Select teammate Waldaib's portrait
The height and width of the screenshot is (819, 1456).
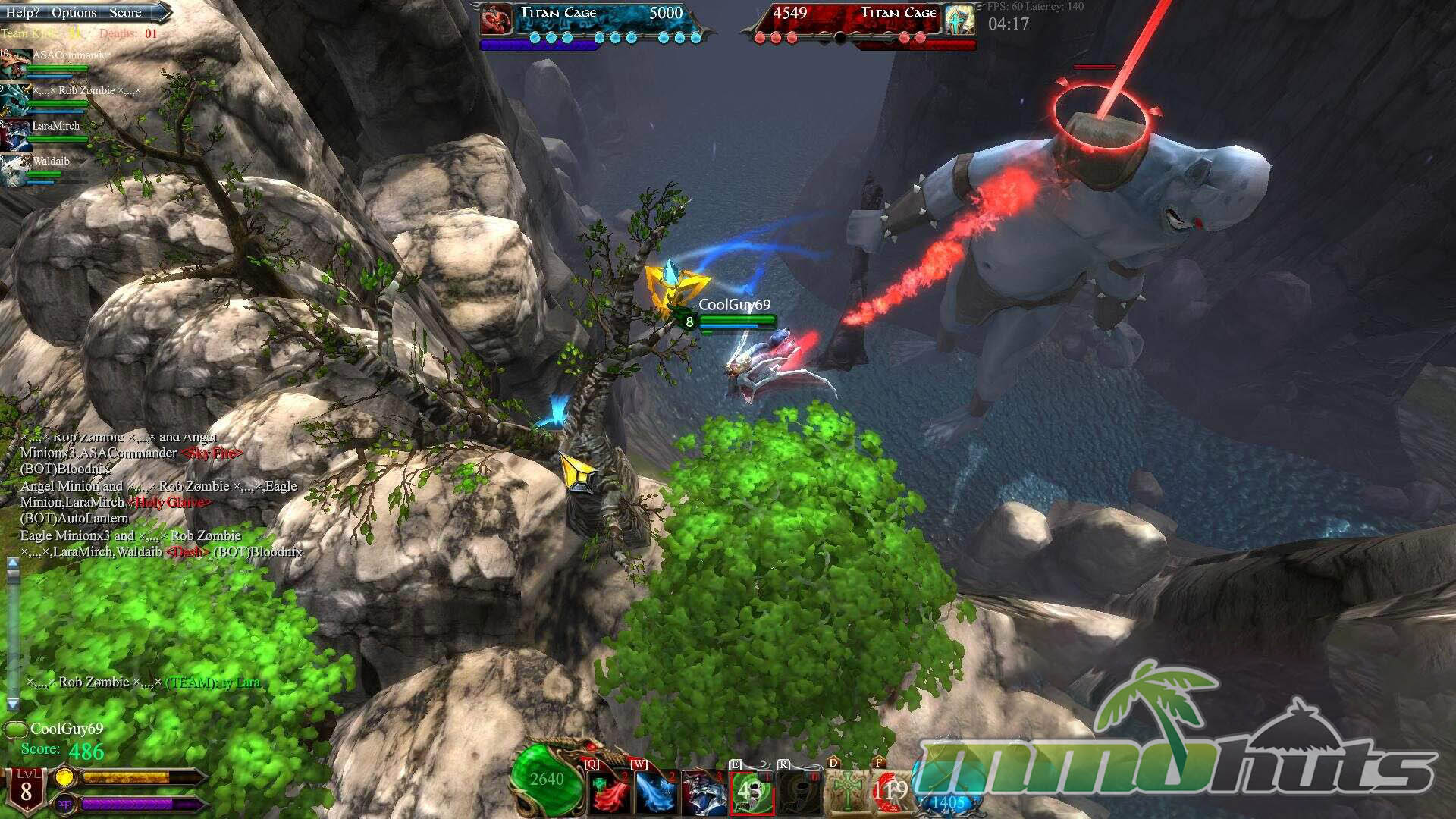pos(15,169)
